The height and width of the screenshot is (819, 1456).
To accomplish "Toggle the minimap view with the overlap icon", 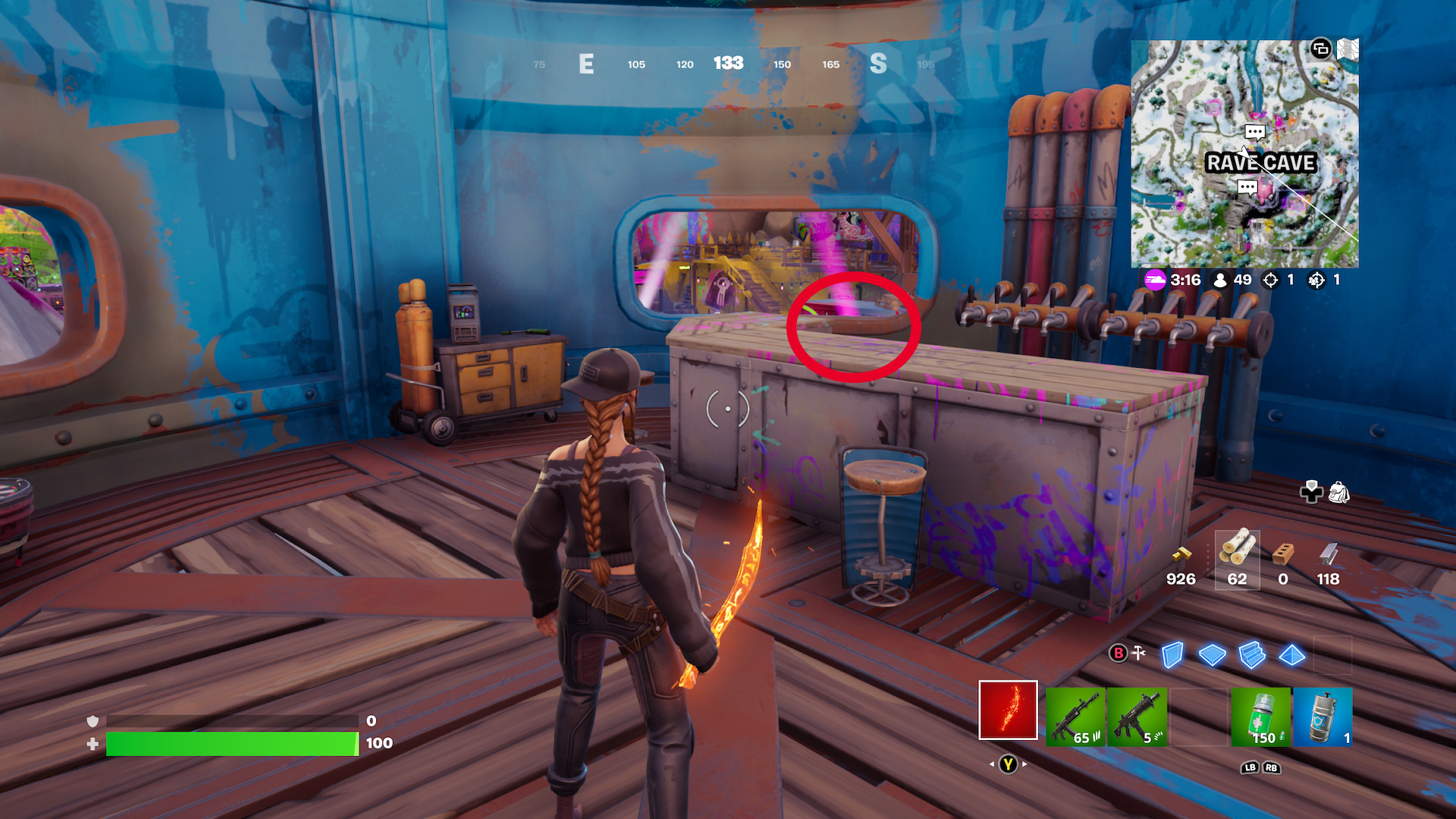I will click(1322, 49).
